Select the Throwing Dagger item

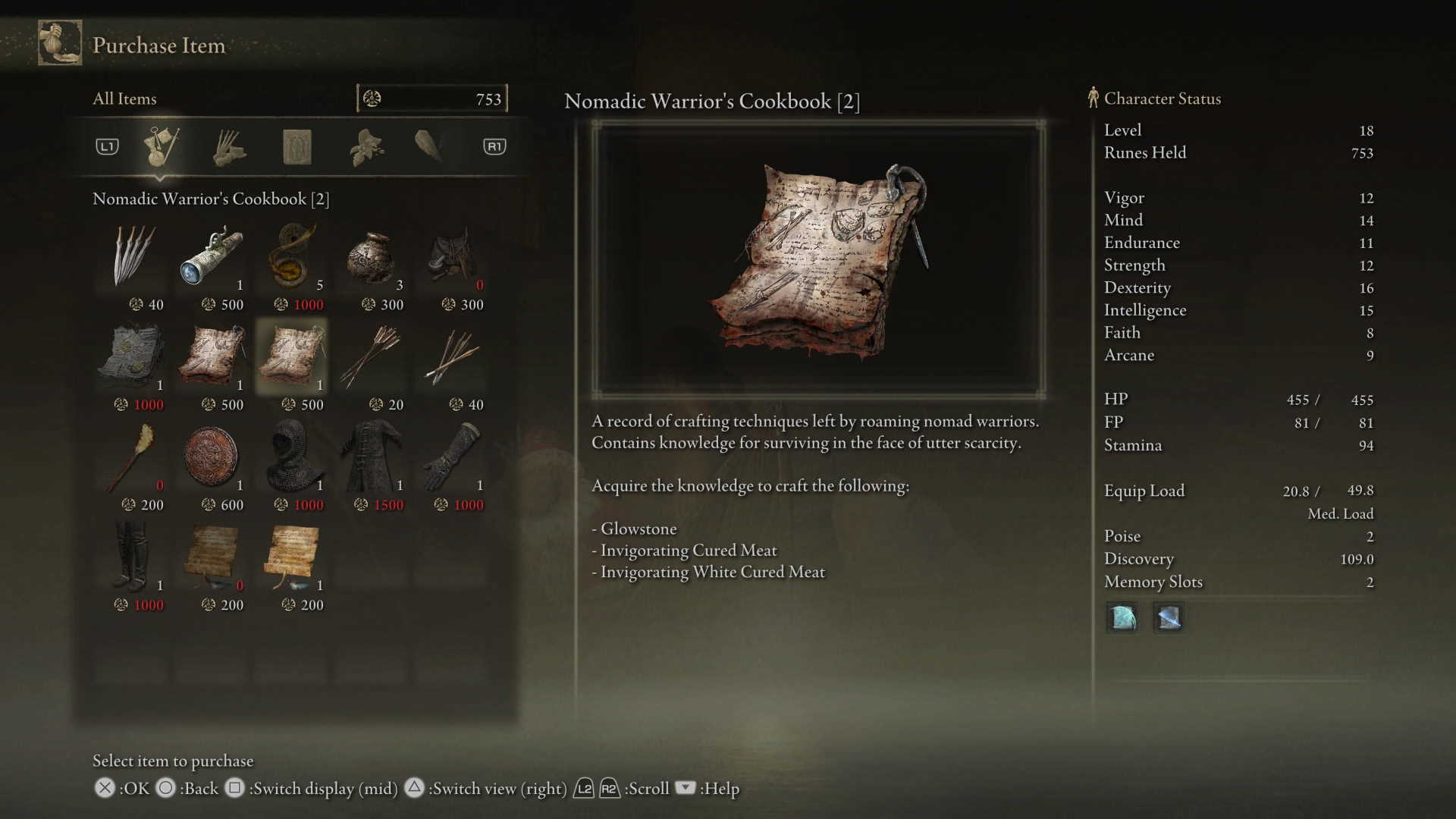tap(132, 258)
